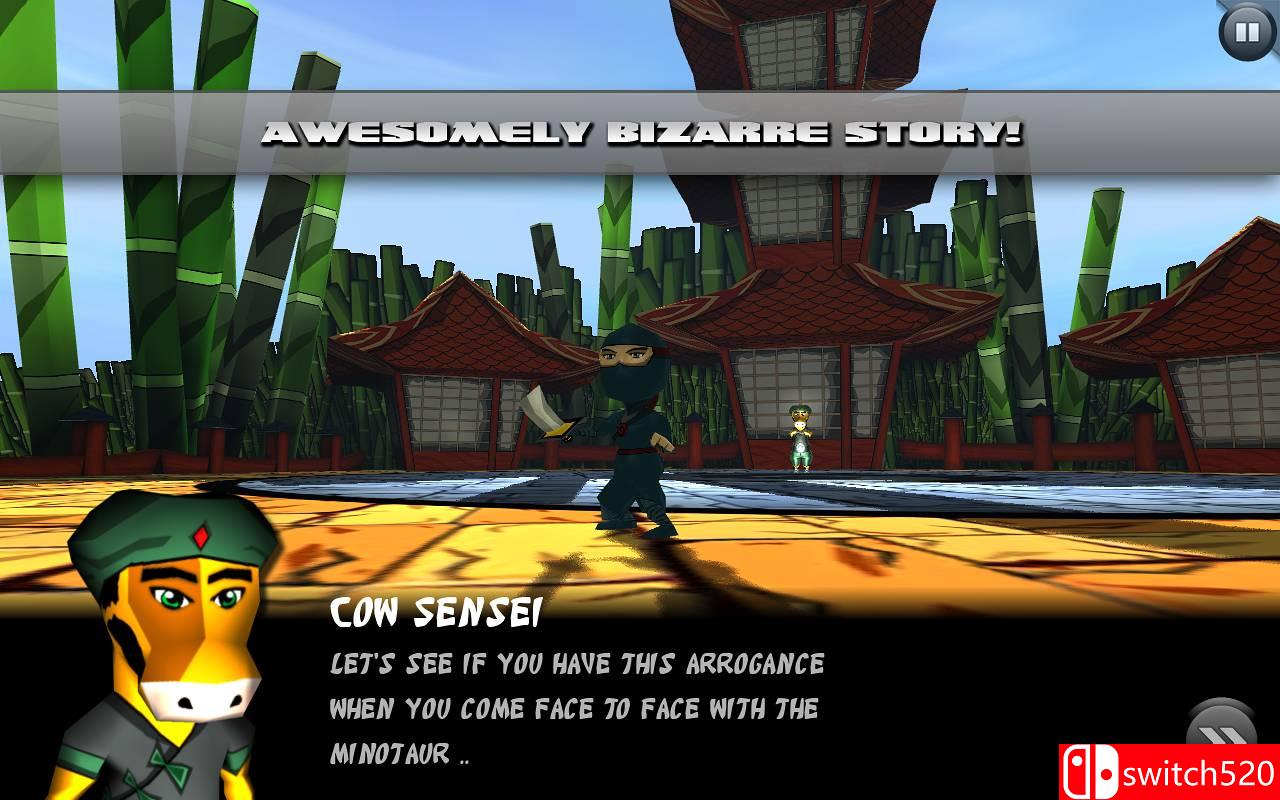Screen dimensions: 1280x800
Task: Click the Cow Sensei name label
Action: coord(437,612)
